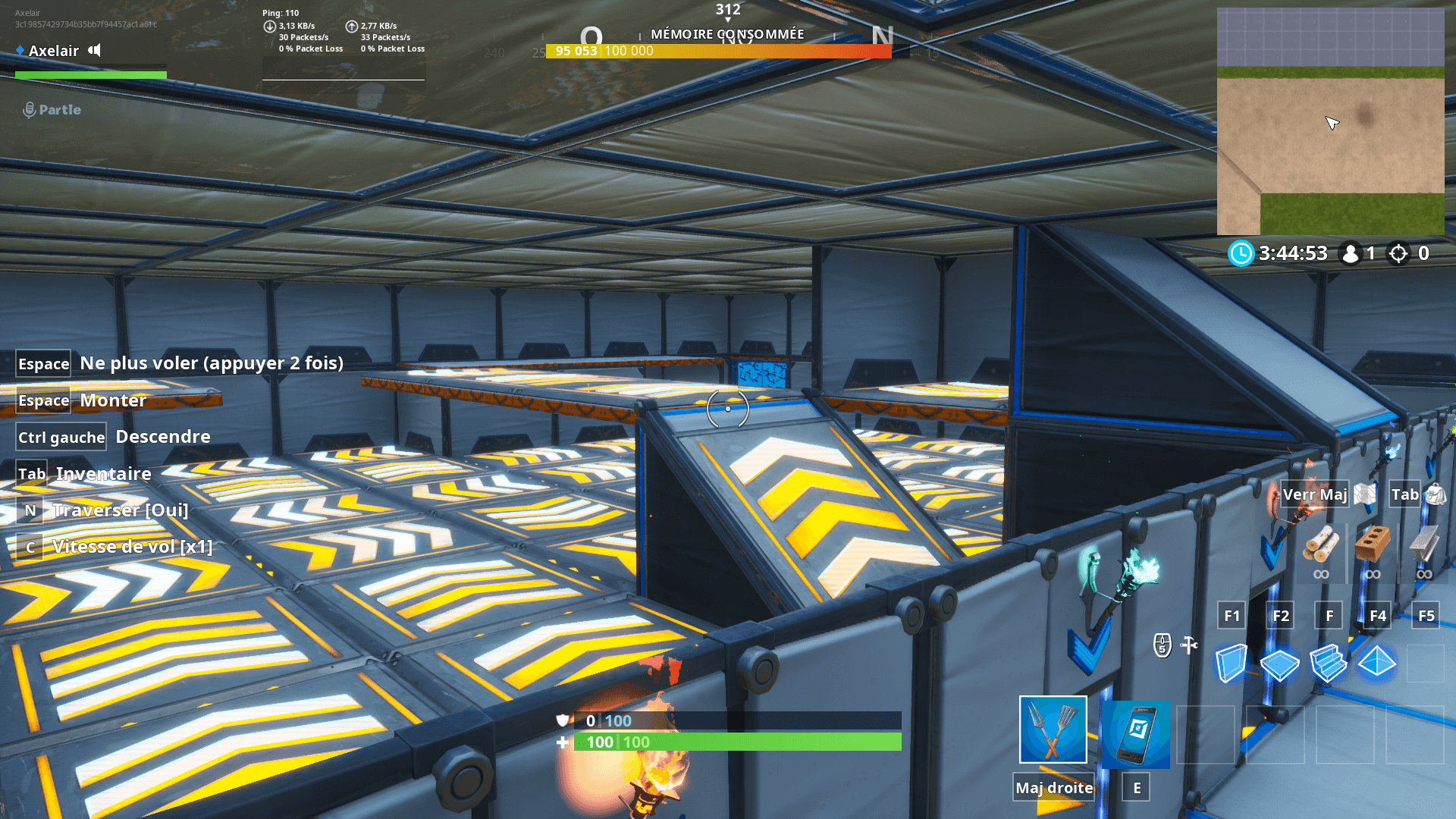Image resolution: width=1456 pixels, height=819 pixels.
Task: Select the wall build piece (F1)
Action: (1232, 664)
